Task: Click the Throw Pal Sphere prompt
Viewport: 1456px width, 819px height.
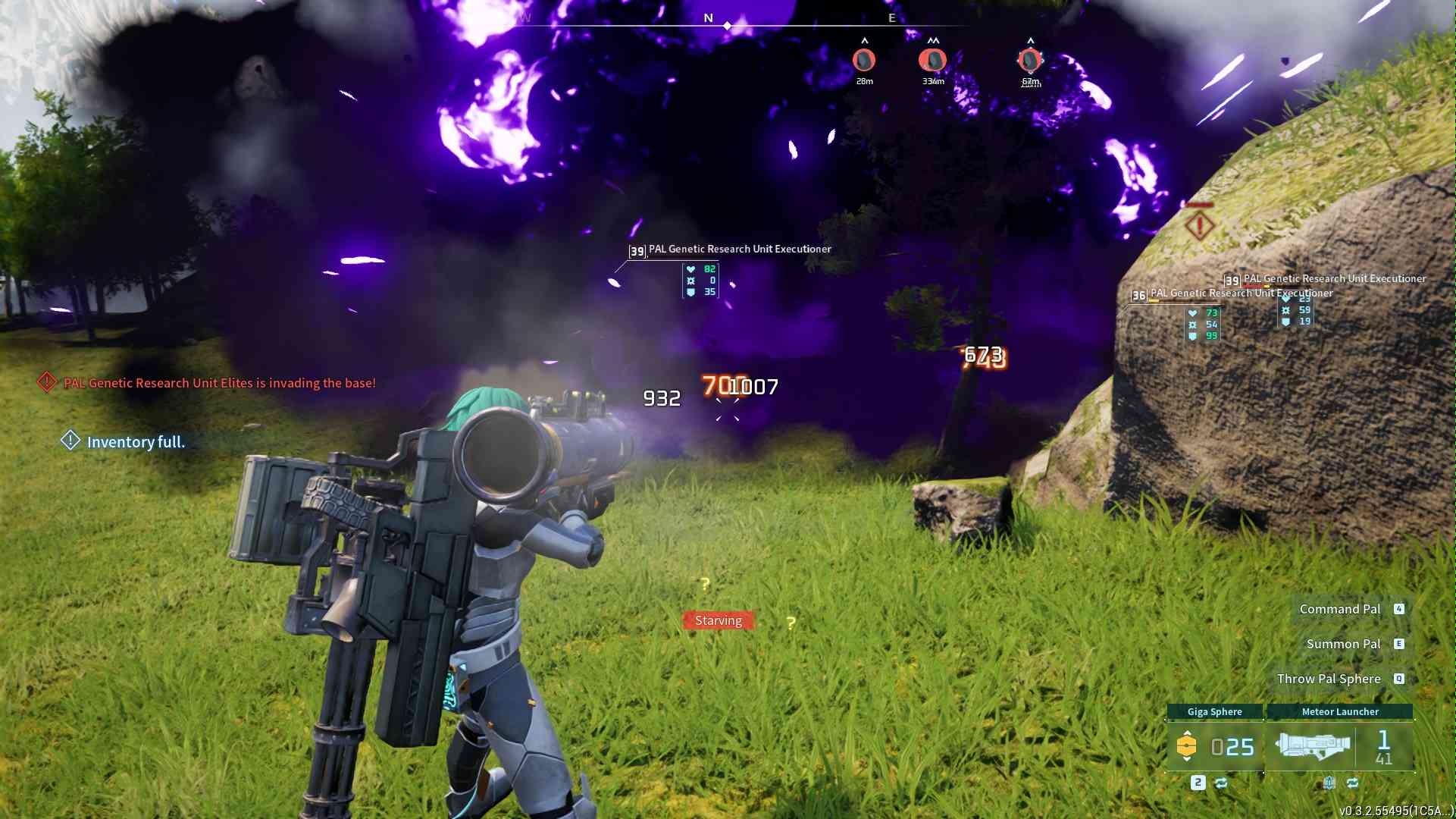Action: click(1329, 678)
